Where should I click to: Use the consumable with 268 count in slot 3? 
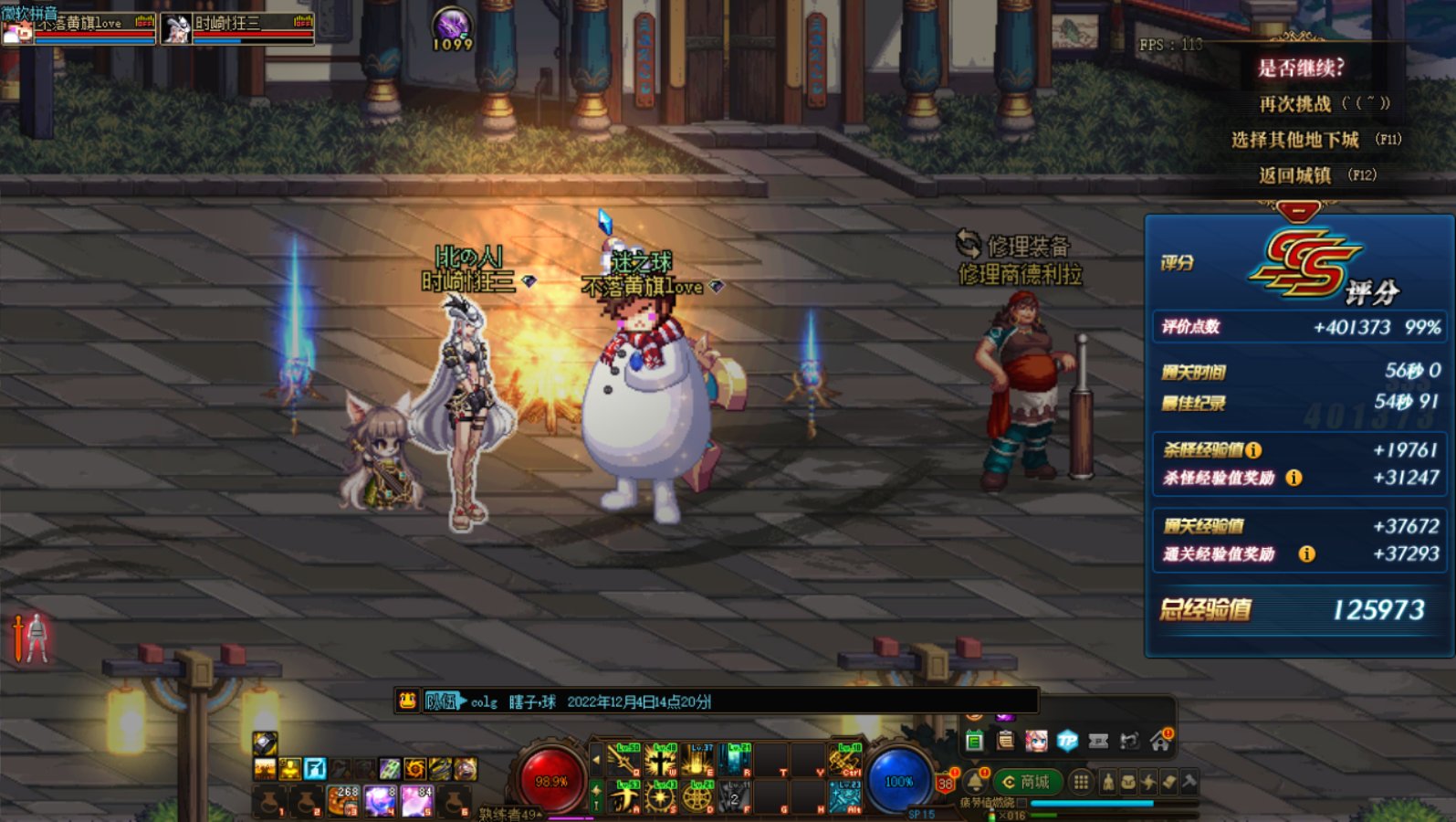click(x=343, y=800)
